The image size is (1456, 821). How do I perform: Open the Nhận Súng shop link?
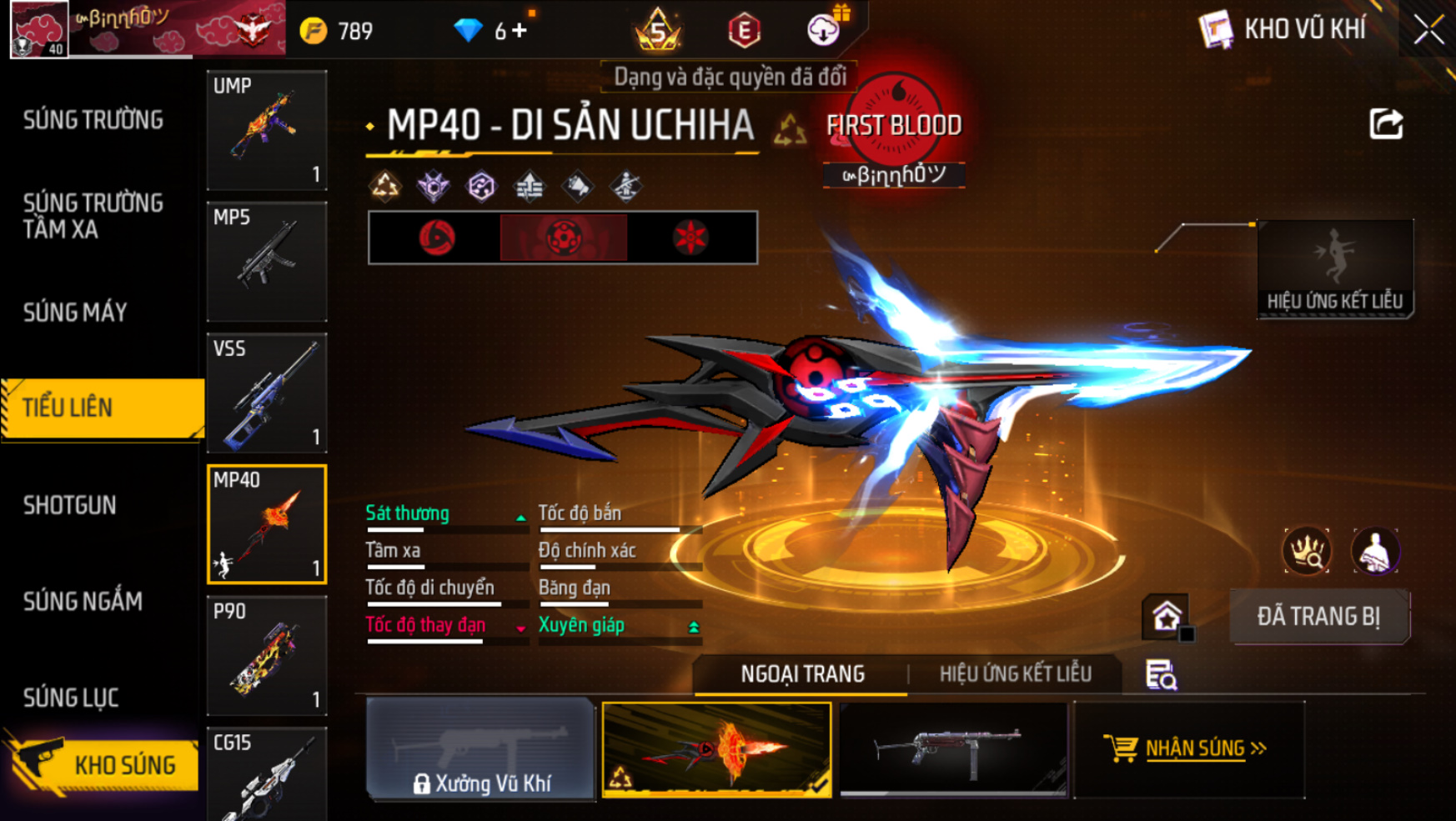[x=1187, y=748]
